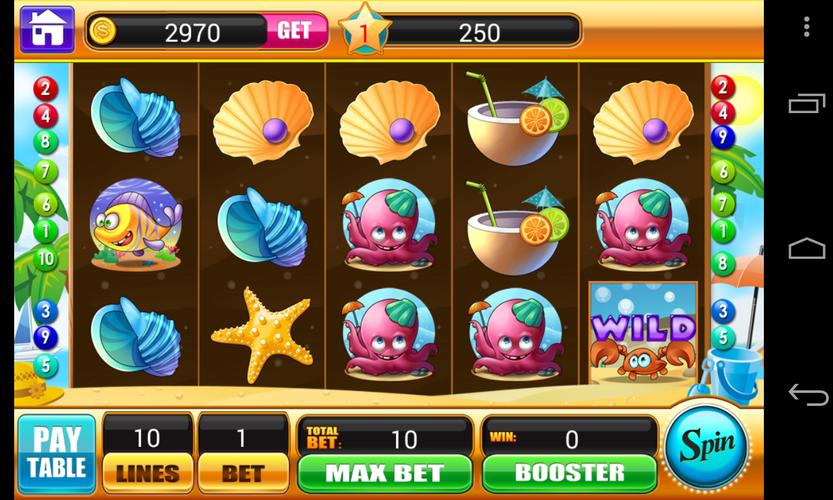
Task: Activate Max Bet
Action: coord(384,472)
